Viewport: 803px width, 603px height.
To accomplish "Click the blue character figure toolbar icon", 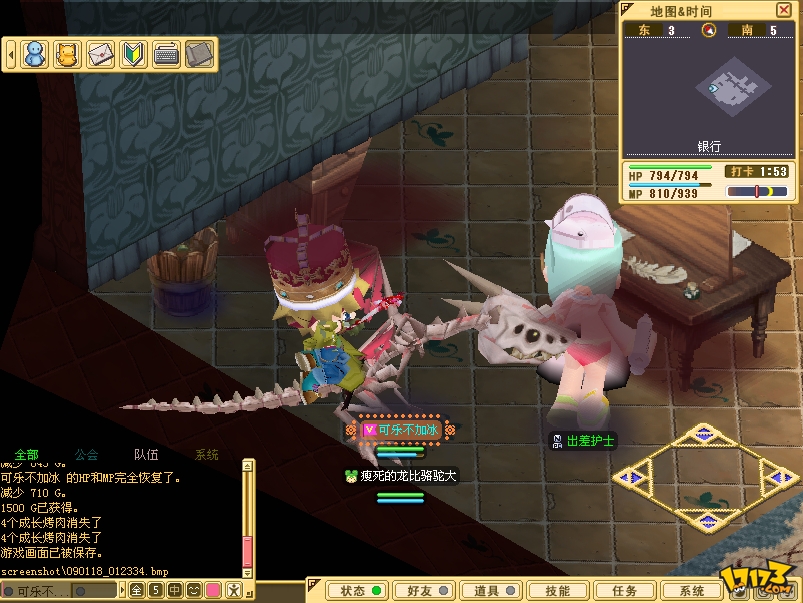I will (35, 54).
